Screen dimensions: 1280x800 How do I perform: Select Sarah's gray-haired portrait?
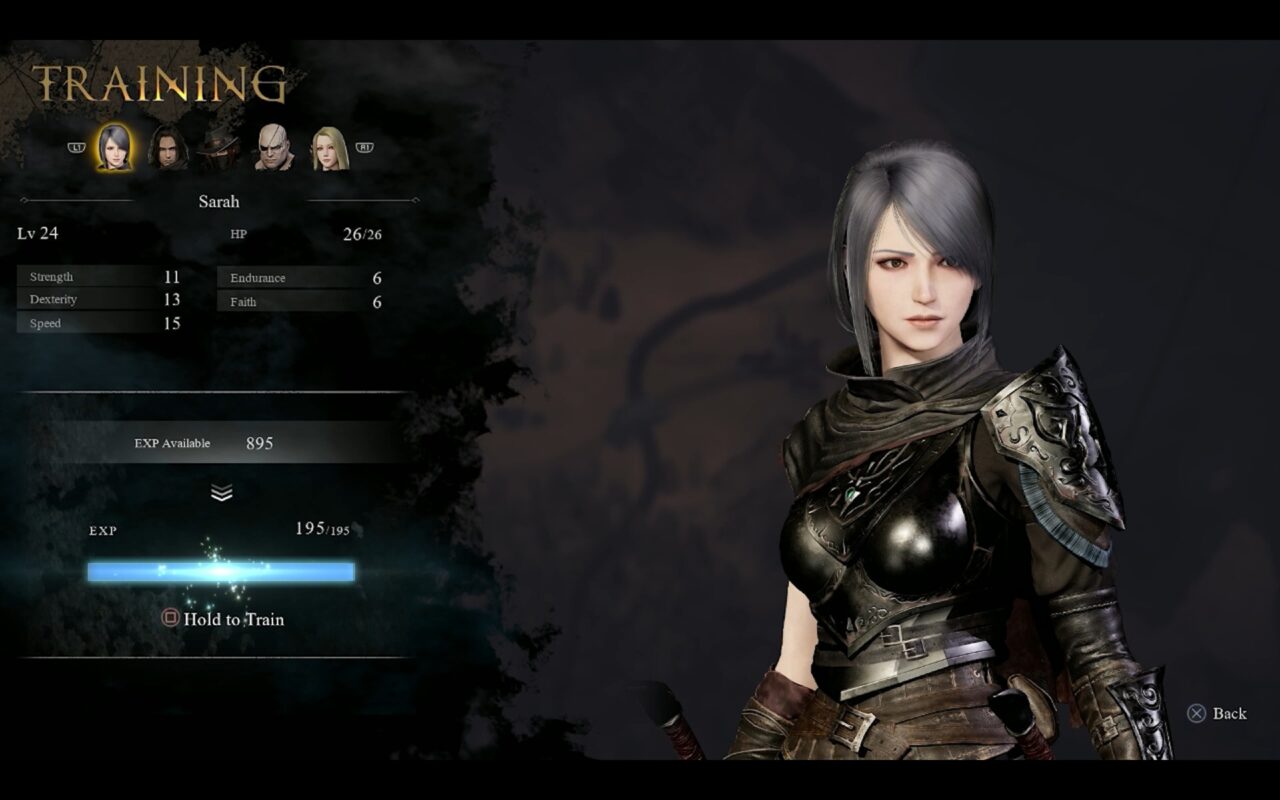(x=114, y=147)
